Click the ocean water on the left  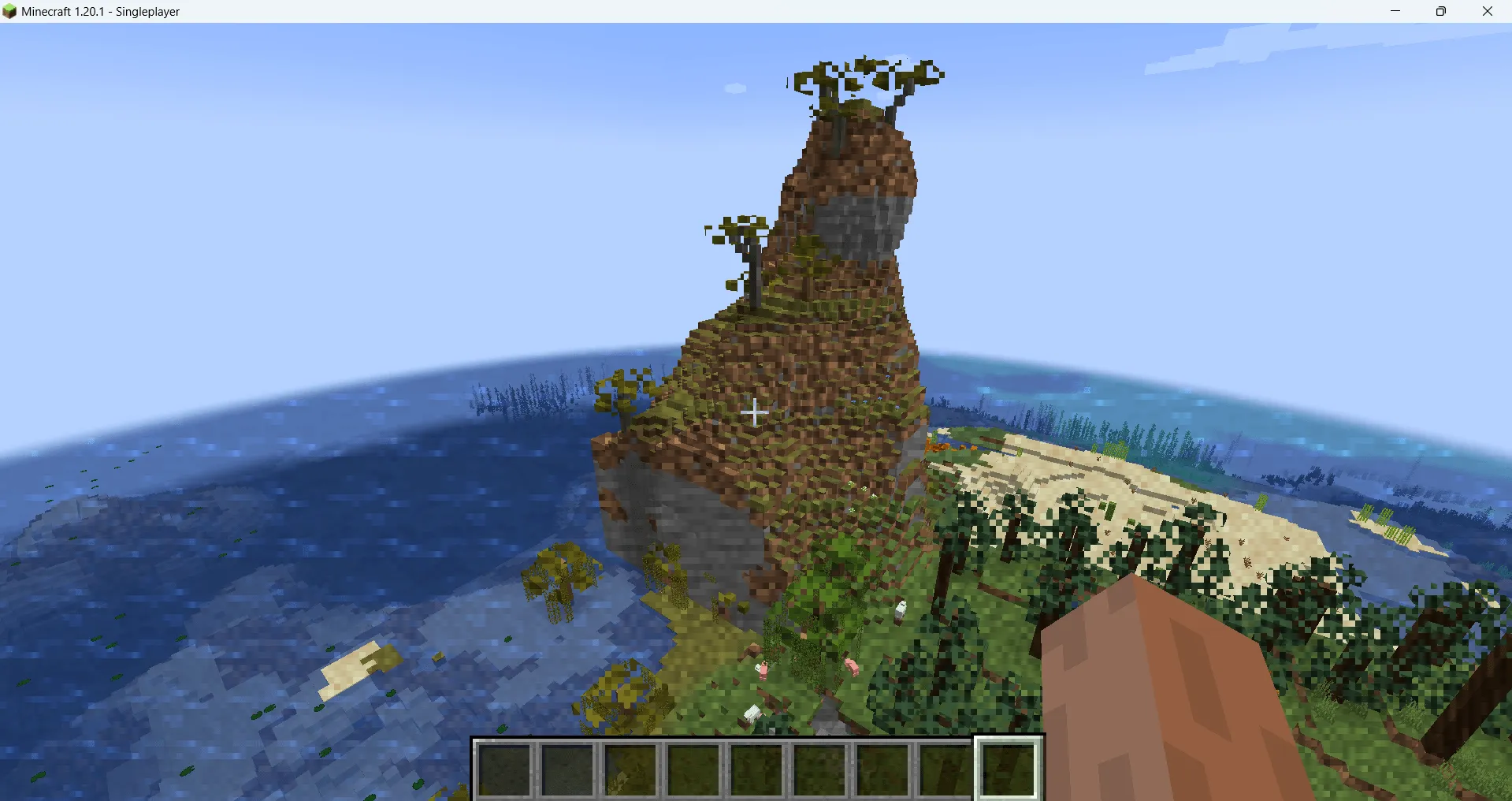click(x=236, y=473)
